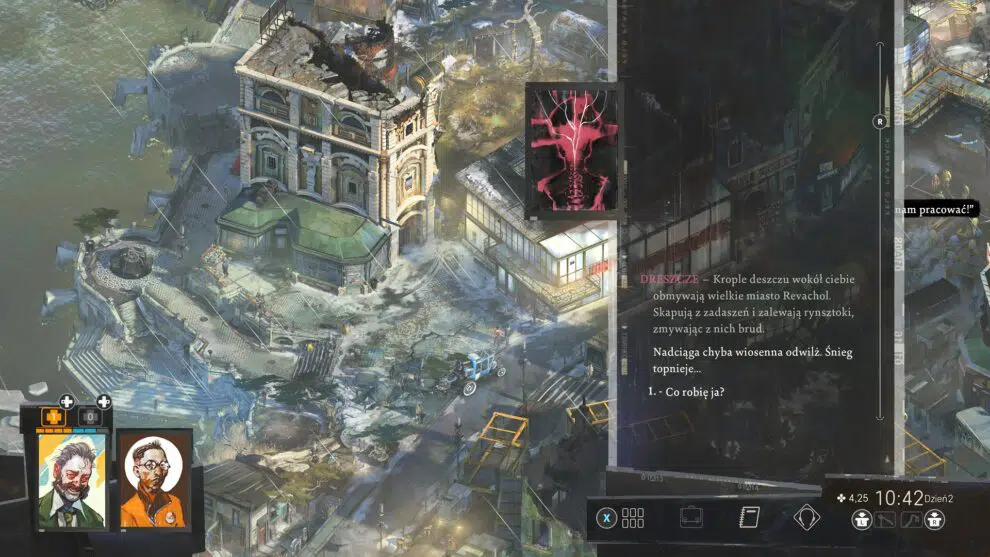The height and width of the screenshot is (557, 990).
Task: Use the orange health healing item
Action: click(54, 414)
